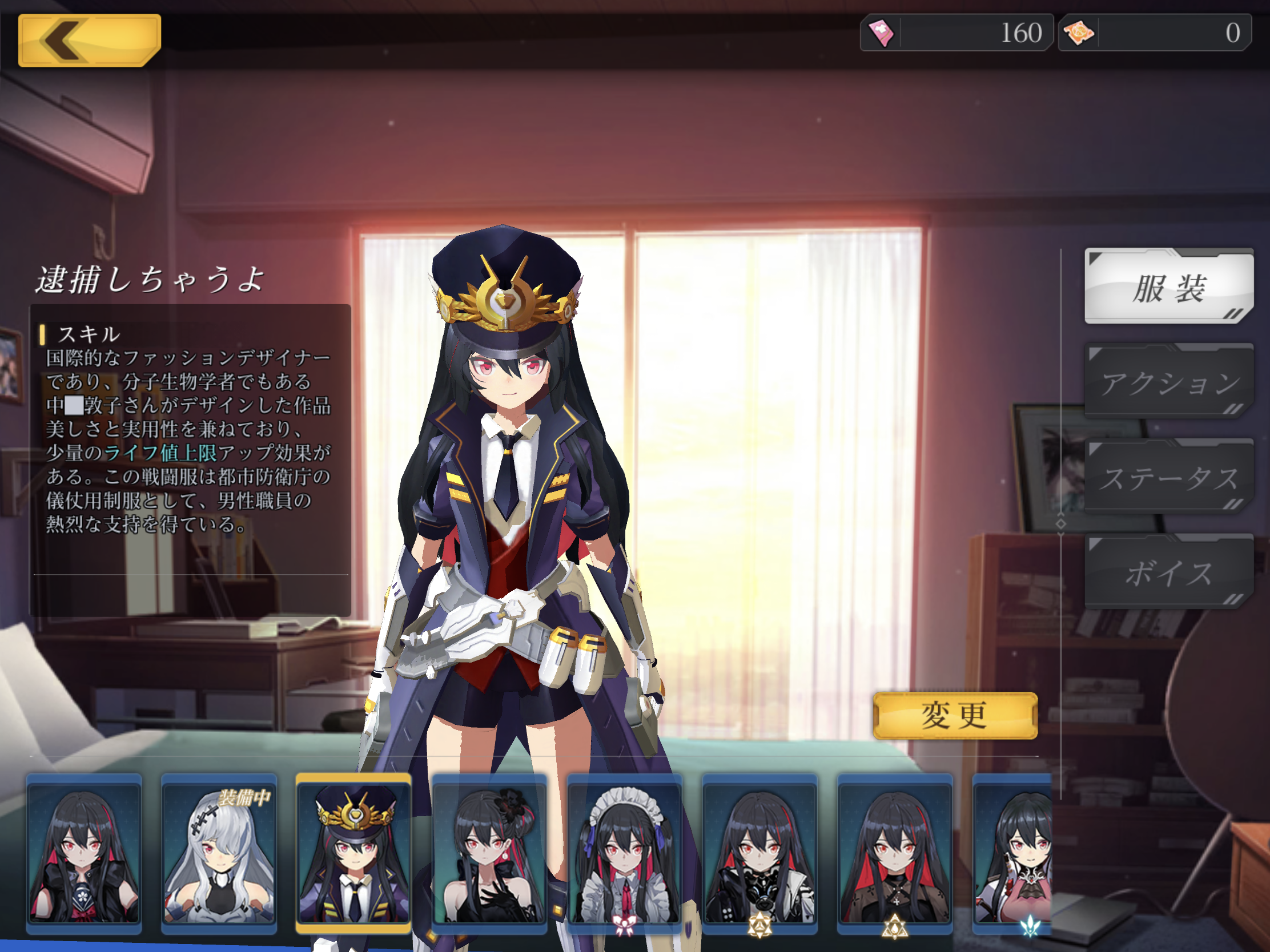Pick the maid headband outfit thumbnail

624,853
